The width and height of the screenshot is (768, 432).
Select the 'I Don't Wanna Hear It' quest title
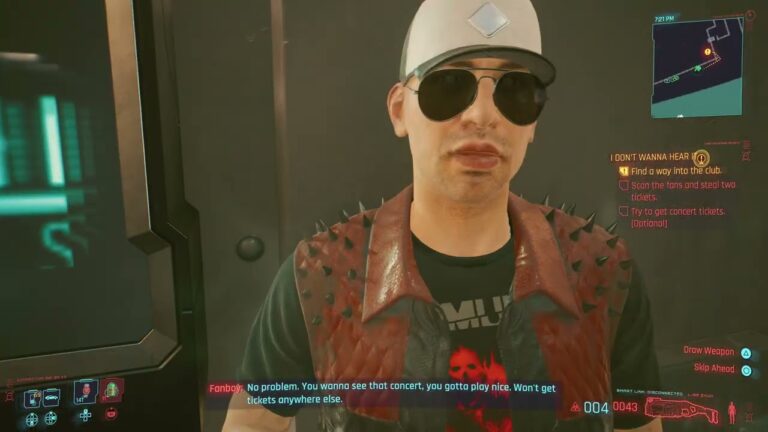(650, 157)
